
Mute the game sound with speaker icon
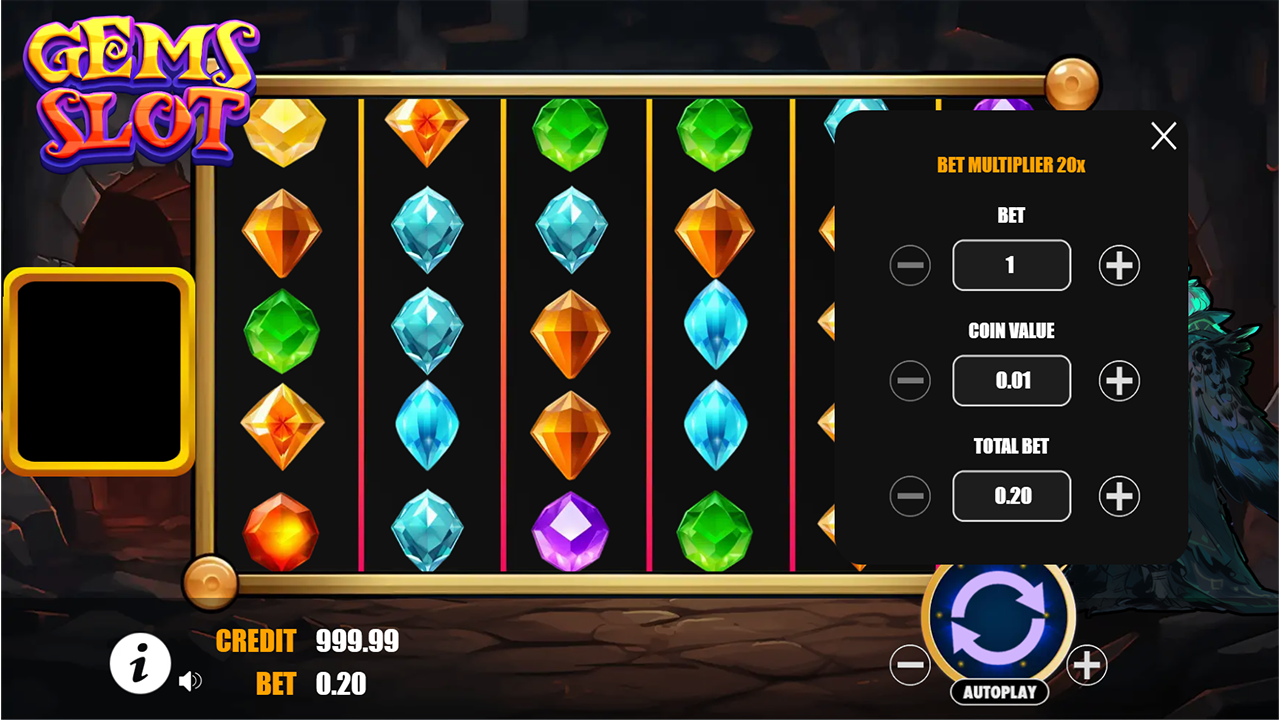192,680
